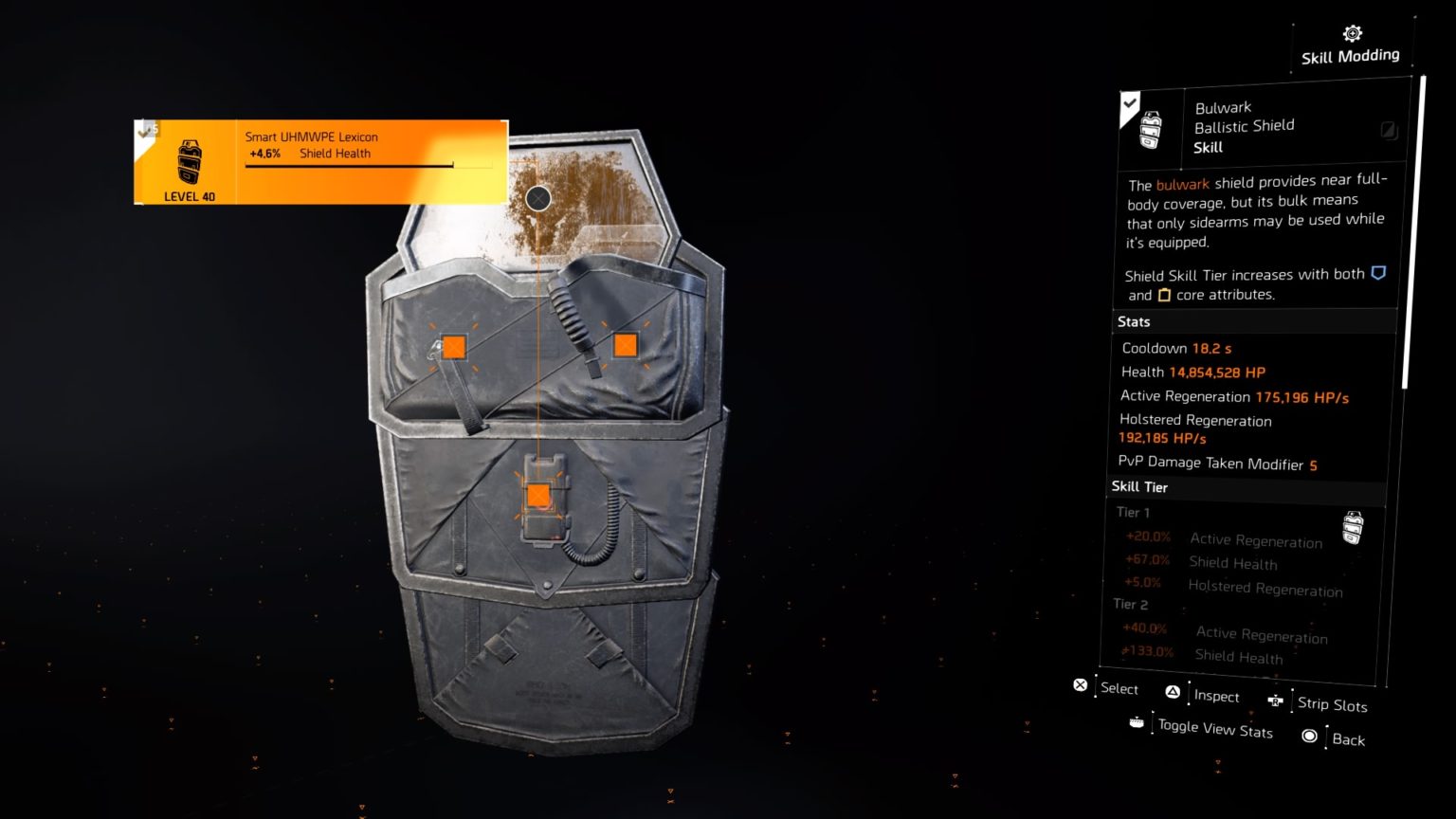
Task: Collapse the Skill Tier section
Action: click(x=1139, y=486)
